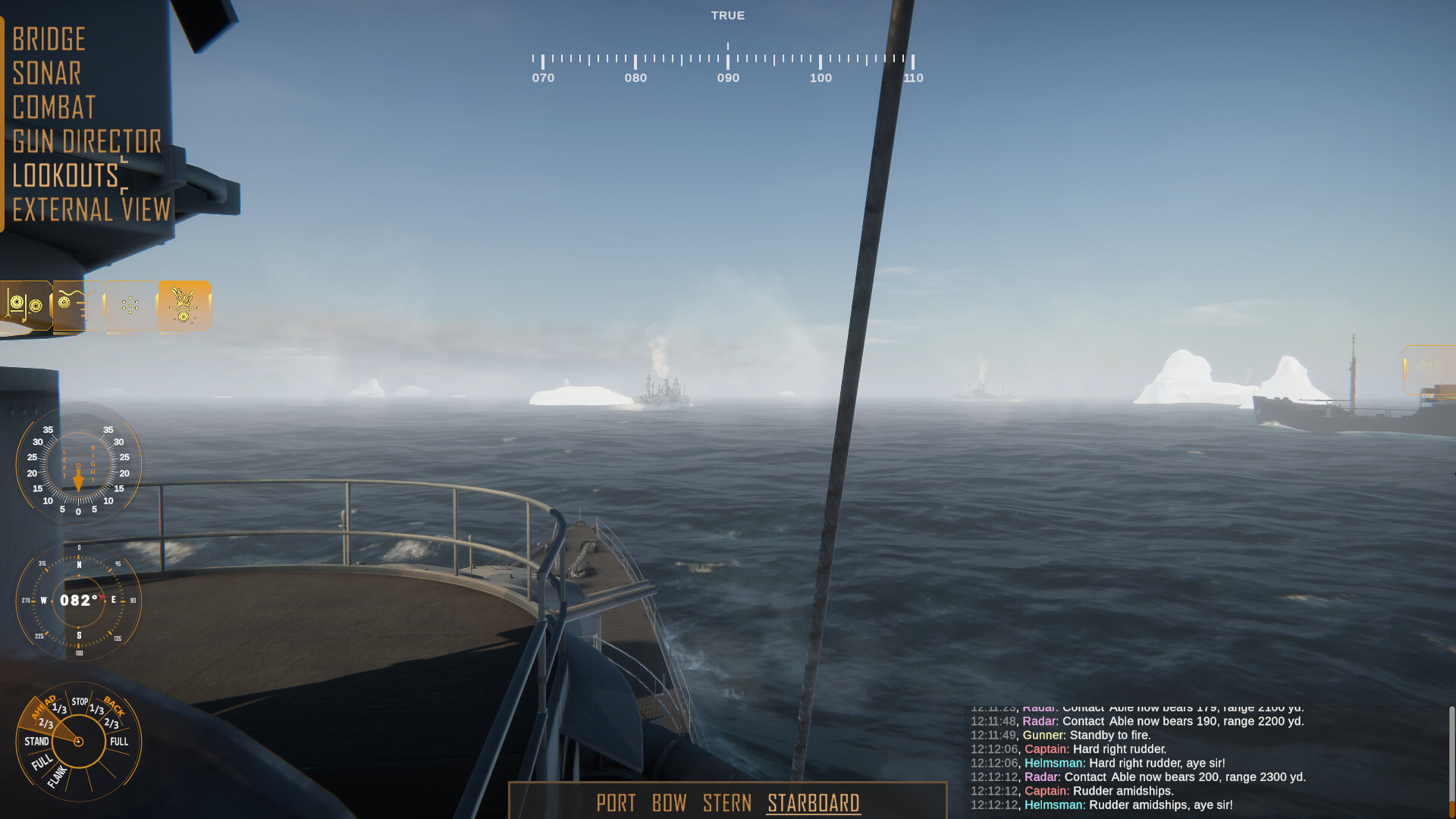Click the latest Radar contact message in log
The height and width of the screenshot is (819, 1456).
point(1137,777)
